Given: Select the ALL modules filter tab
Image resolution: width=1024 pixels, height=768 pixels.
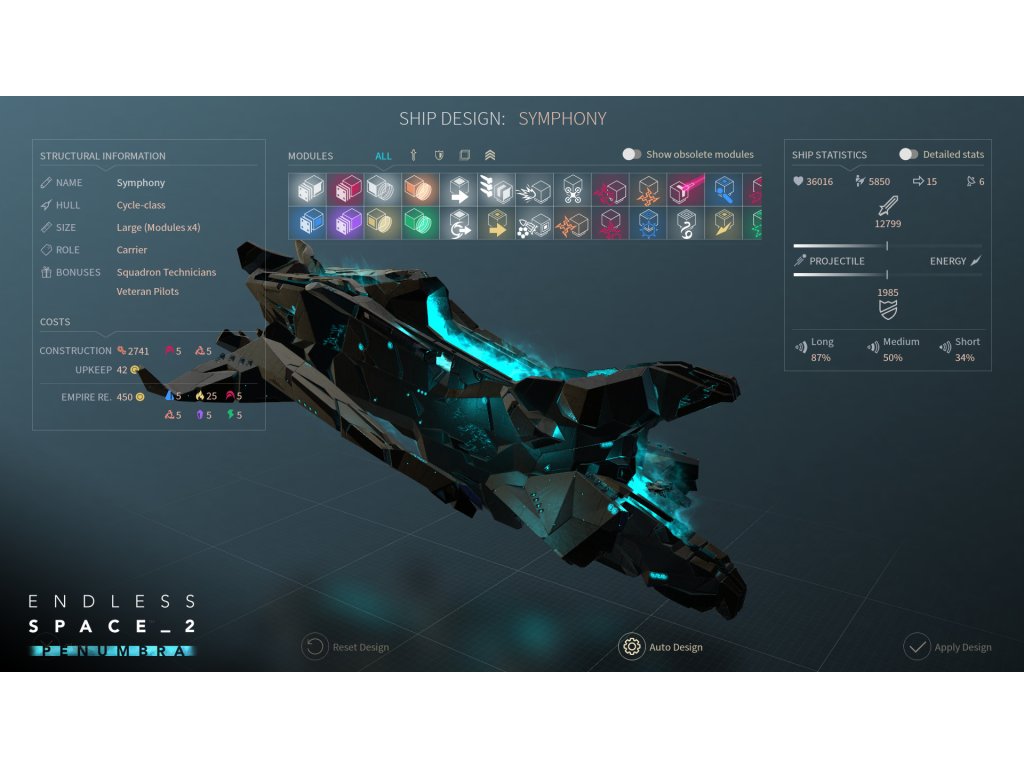Looking at the screenshot, I should [x=384, y=156].
